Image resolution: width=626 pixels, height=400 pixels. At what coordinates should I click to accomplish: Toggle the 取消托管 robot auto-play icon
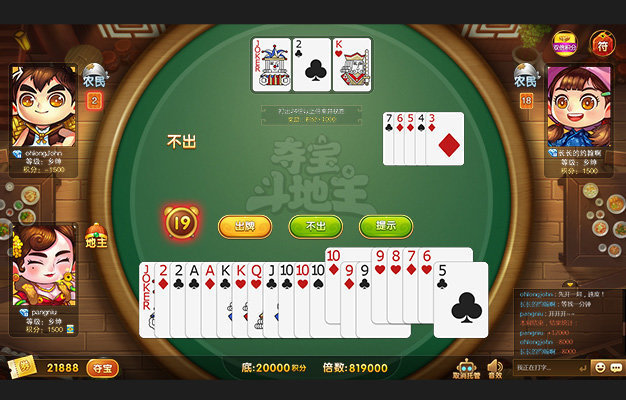466,369
